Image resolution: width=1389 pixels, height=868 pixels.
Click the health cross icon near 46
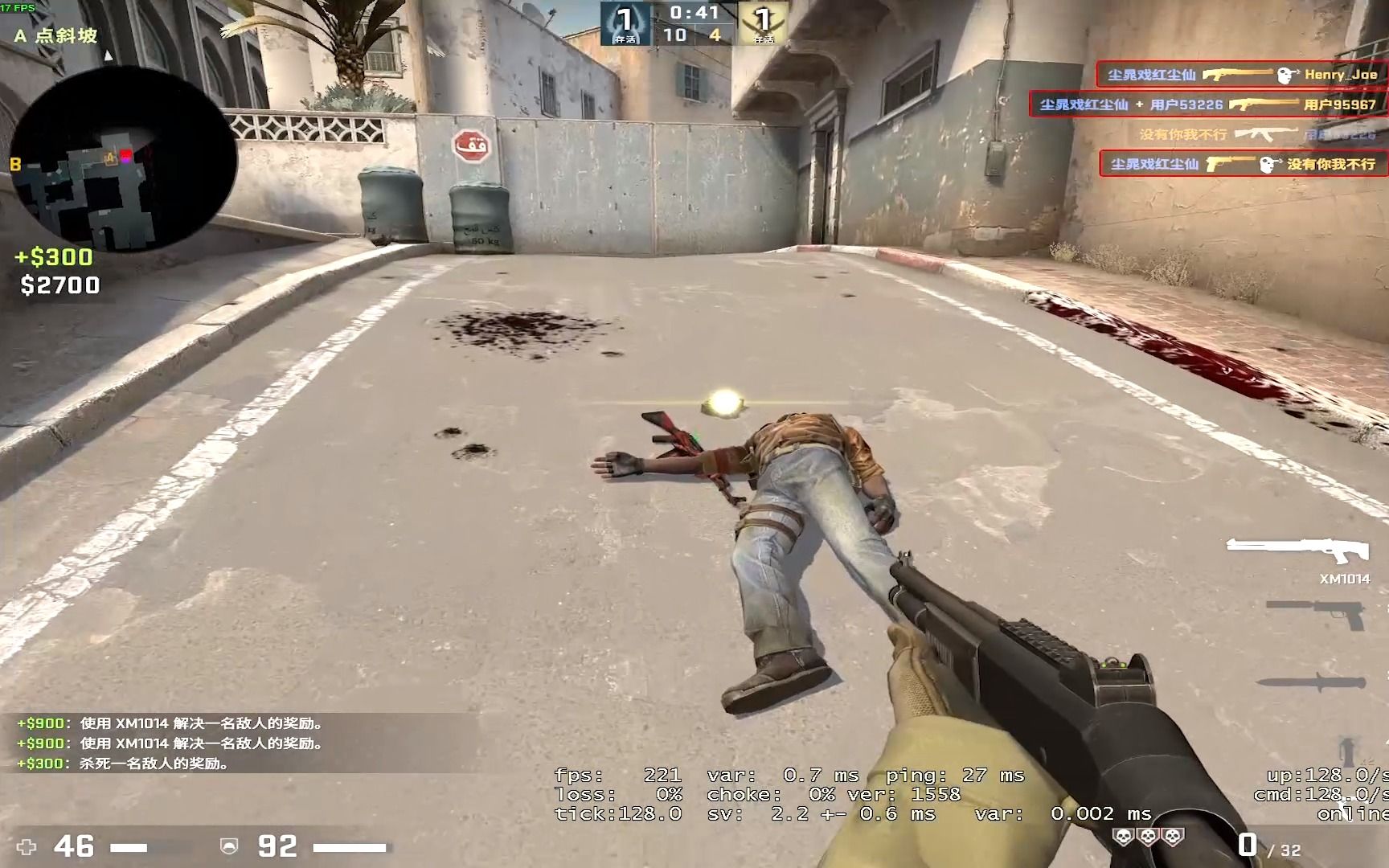(27, 845)
